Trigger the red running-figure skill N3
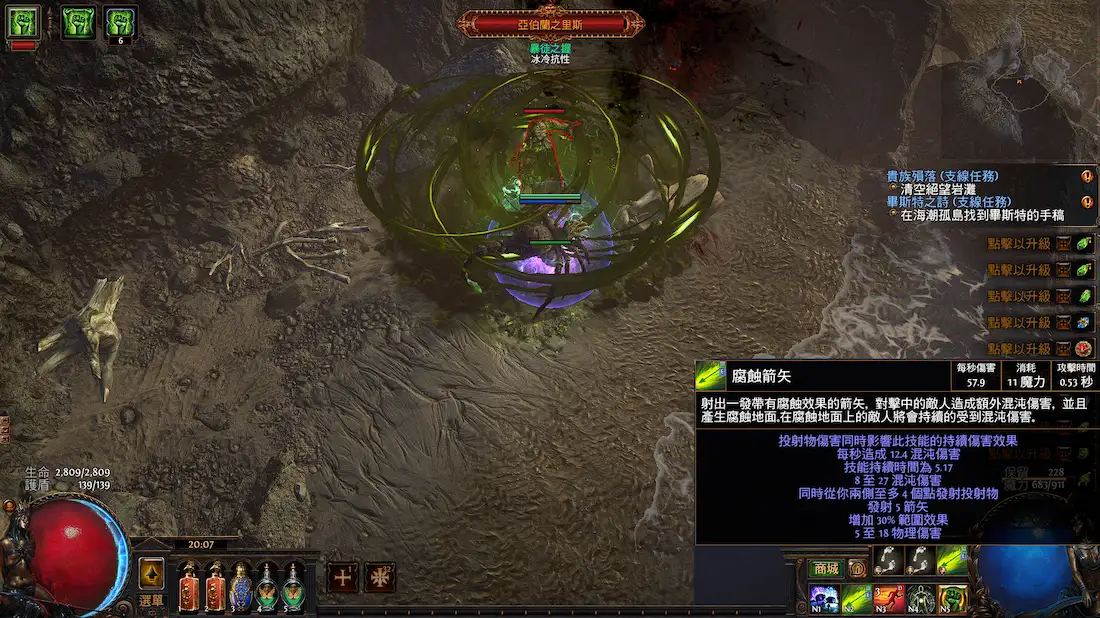 point(889,598)
